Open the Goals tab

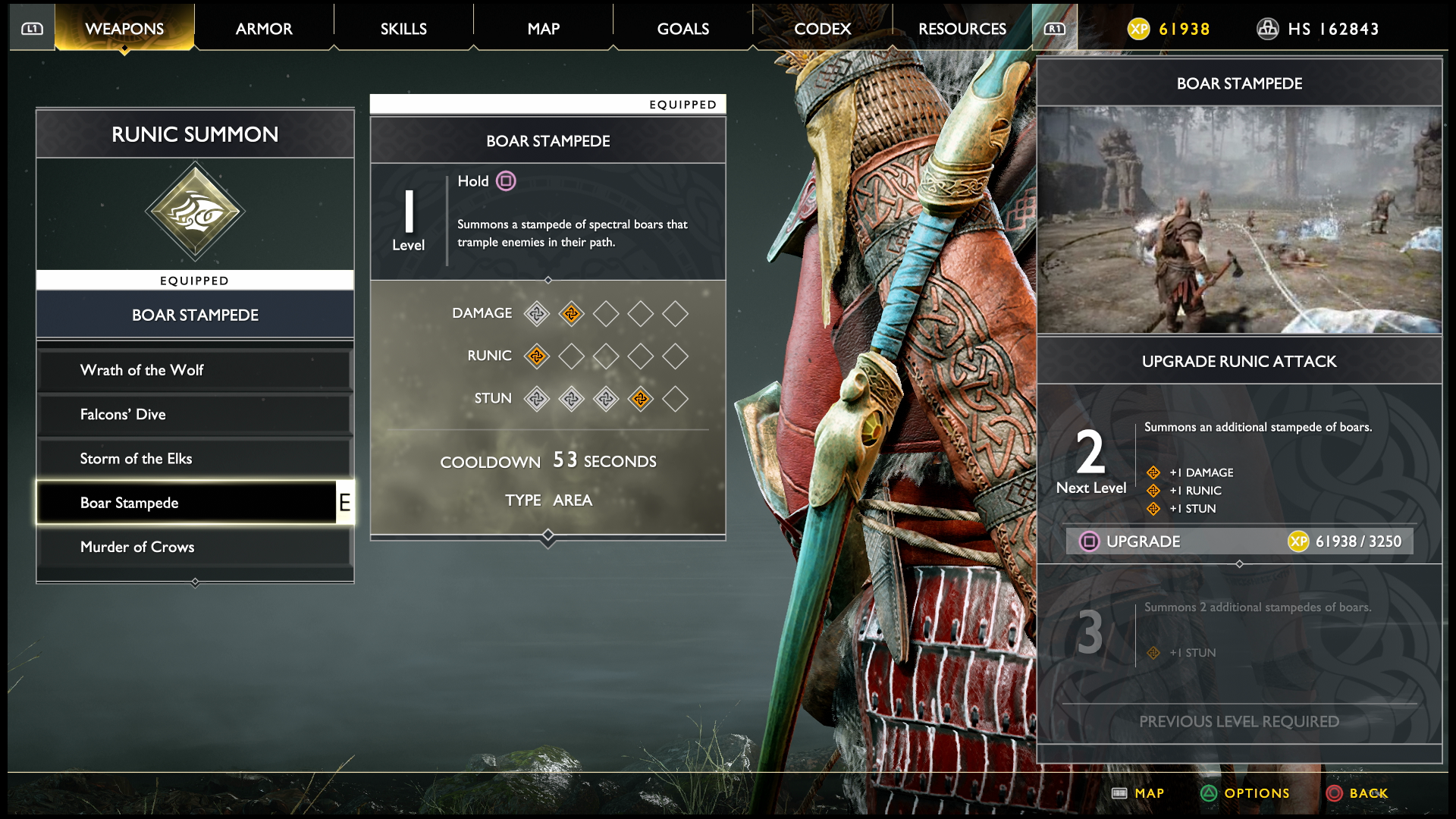[x=682, y=29]
